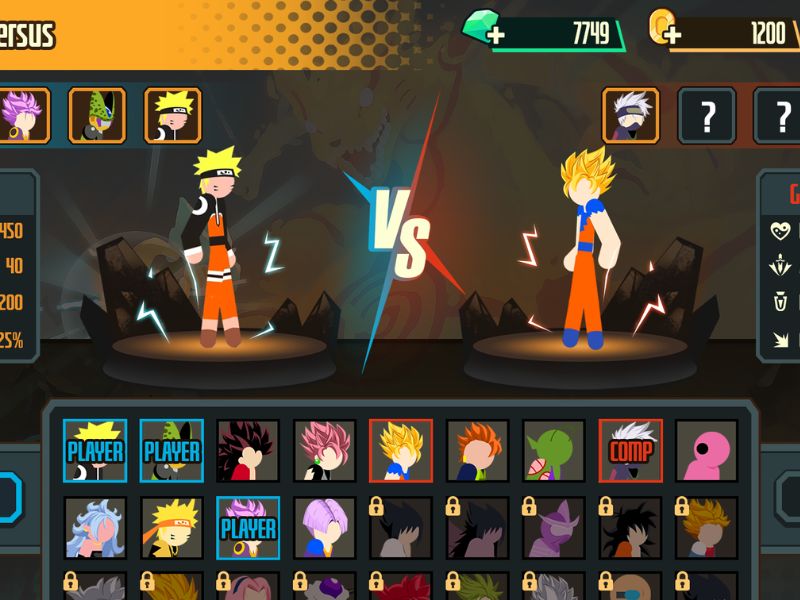The height and width of the screenshot is (600, 800).
Task: Select Naruto portrait in player team slots
Action: point(173,115)
